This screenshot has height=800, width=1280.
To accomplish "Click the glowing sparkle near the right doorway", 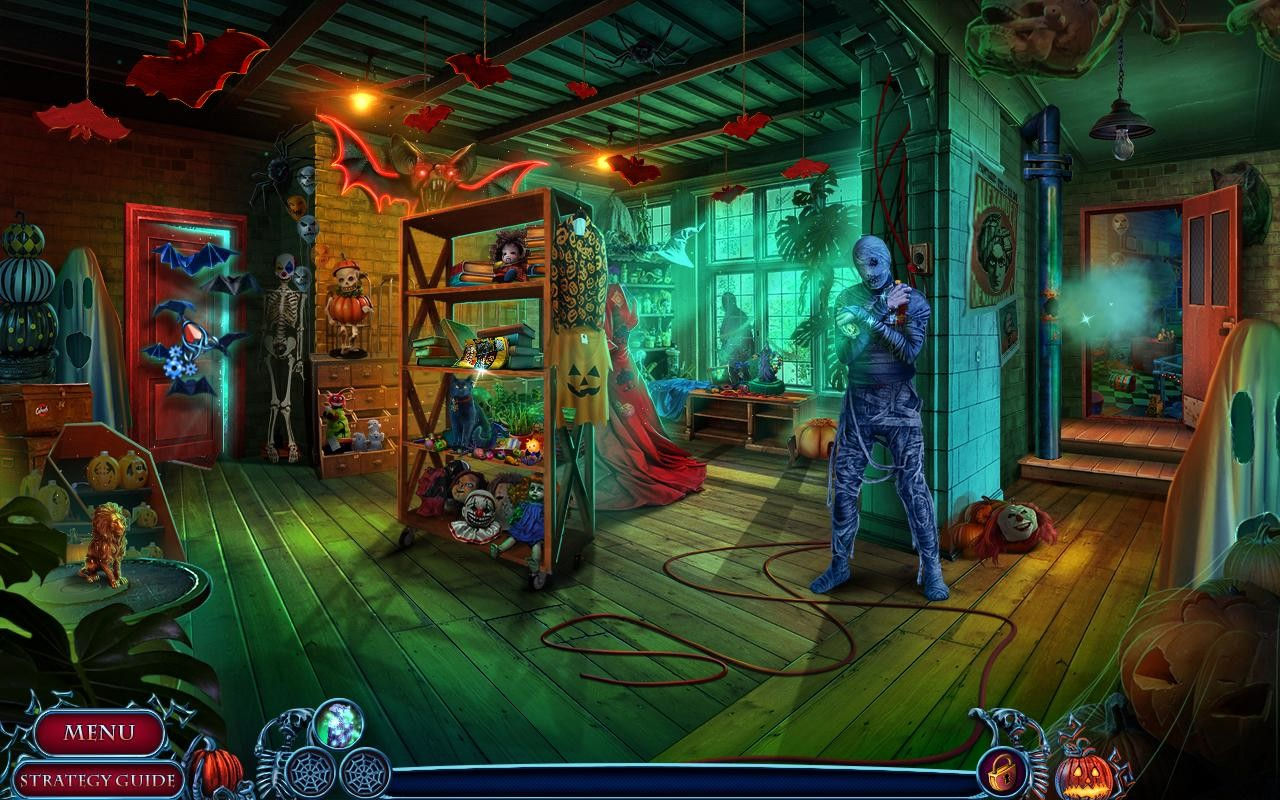I will point(1085,320).
